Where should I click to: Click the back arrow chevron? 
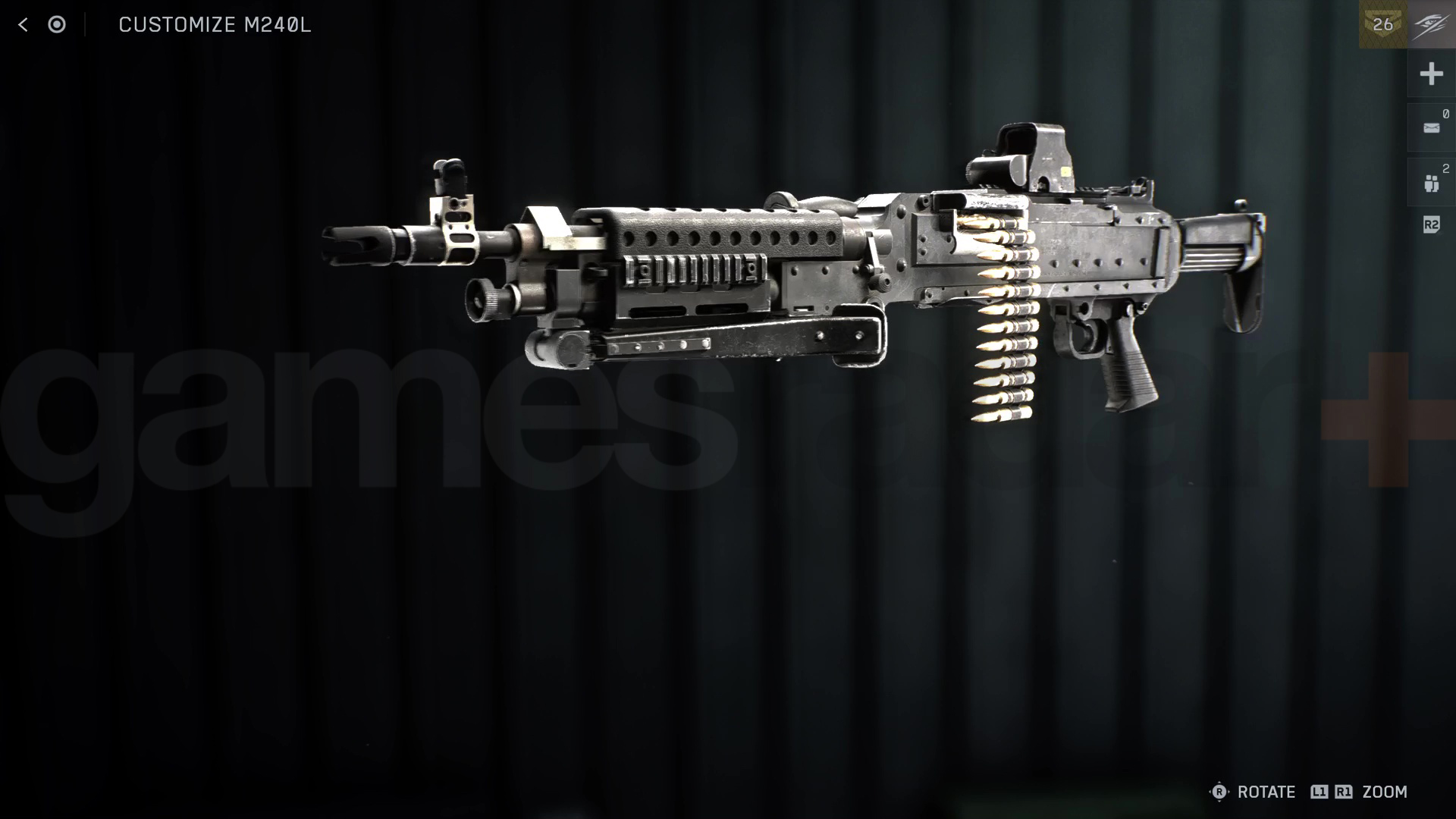pos(24,25)
